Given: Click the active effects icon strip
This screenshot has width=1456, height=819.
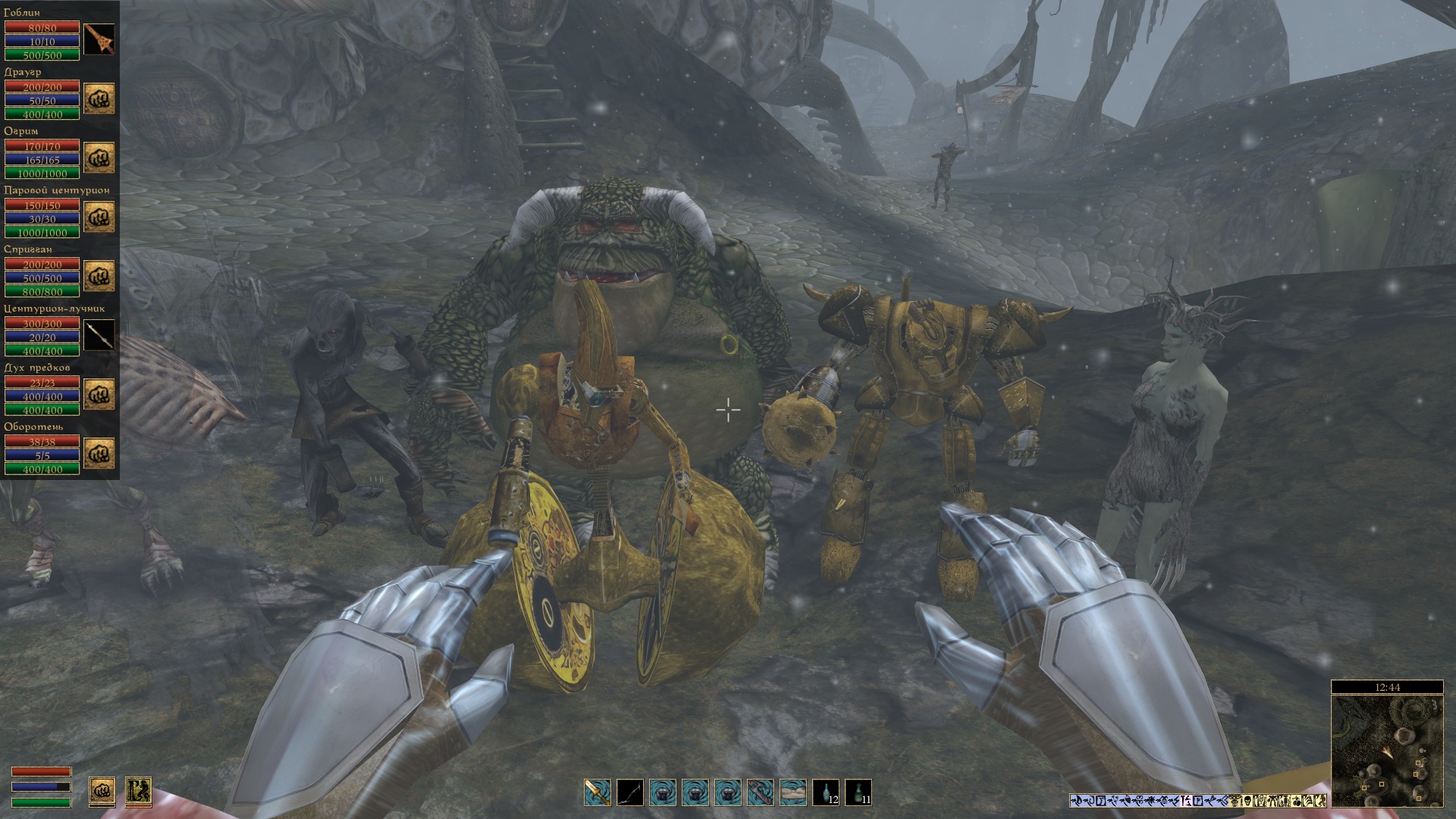Looking at the screenshot, I should click(x=1198, y=800).
